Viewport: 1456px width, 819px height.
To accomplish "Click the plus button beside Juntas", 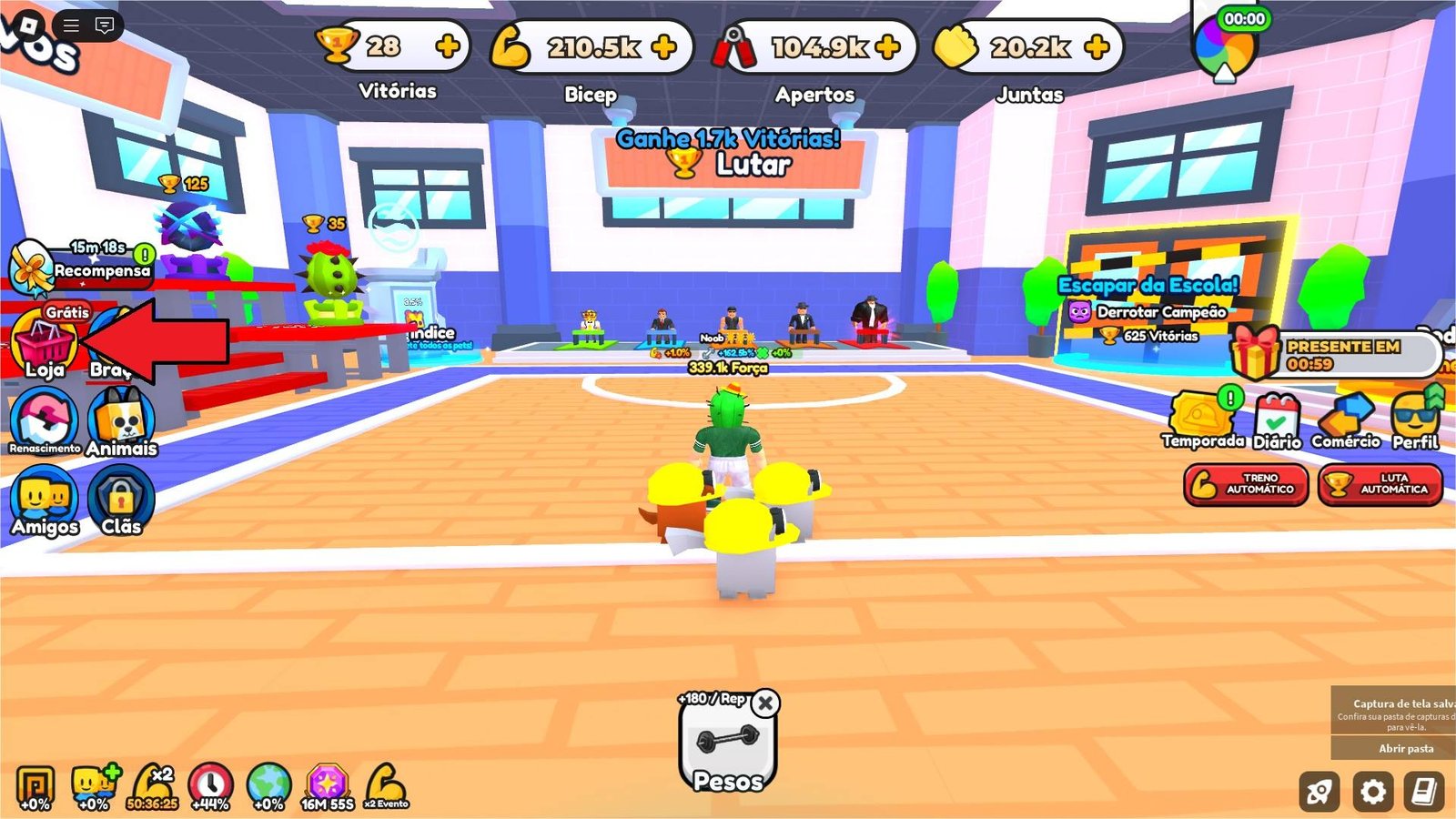I will [1098, 46].
